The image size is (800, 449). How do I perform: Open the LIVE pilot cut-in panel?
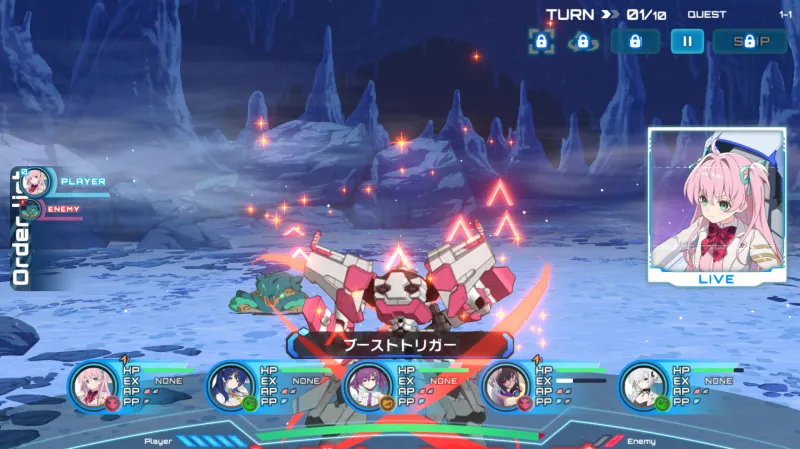716,207
